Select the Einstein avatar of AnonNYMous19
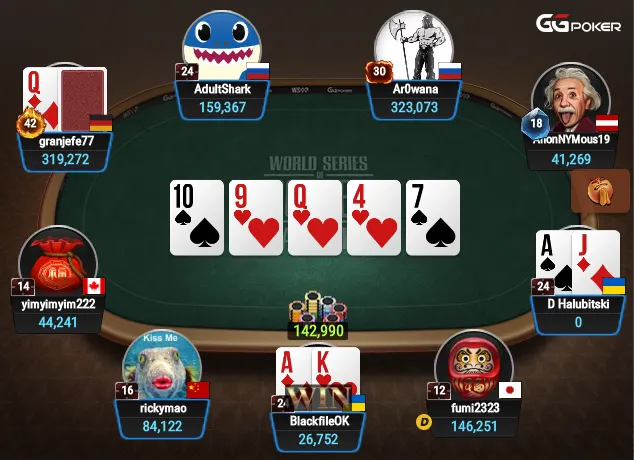 pos(571,101)
